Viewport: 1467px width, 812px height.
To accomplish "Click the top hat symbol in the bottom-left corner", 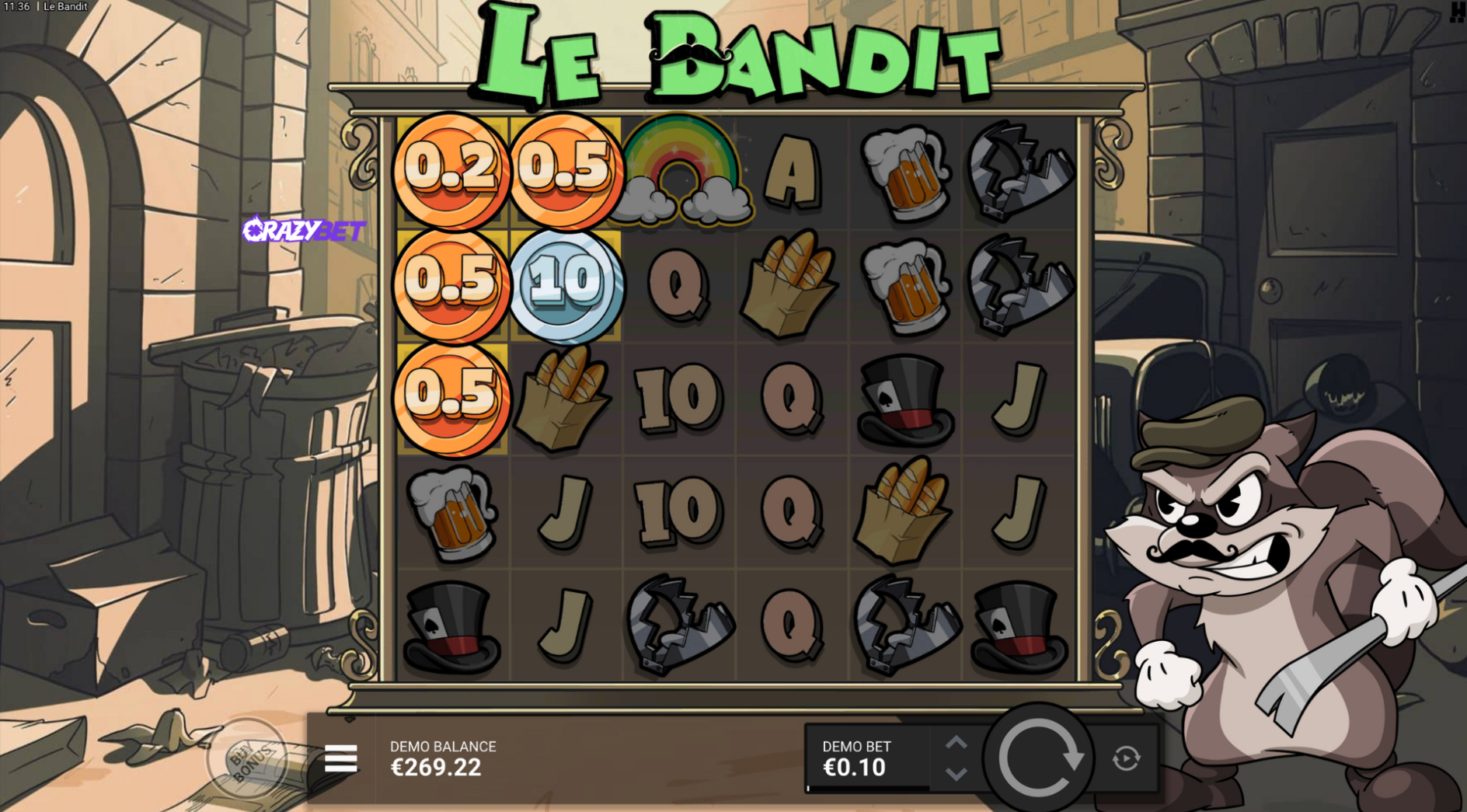I will pos(452,622).
